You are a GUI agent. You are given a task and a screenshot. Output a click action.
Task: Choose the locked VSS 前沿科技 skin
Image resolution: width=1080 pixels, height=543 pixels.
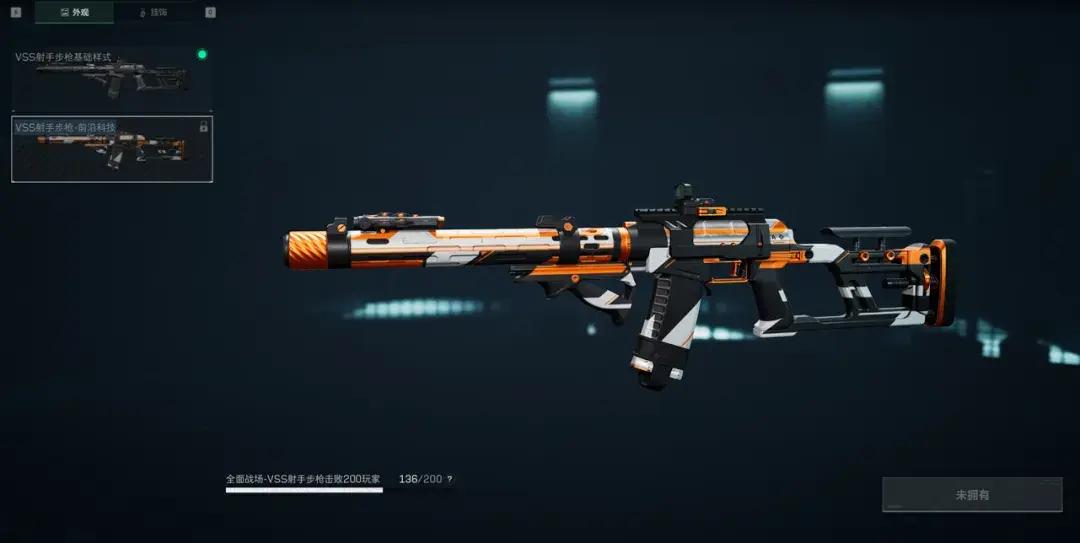[x=111, y=149]
